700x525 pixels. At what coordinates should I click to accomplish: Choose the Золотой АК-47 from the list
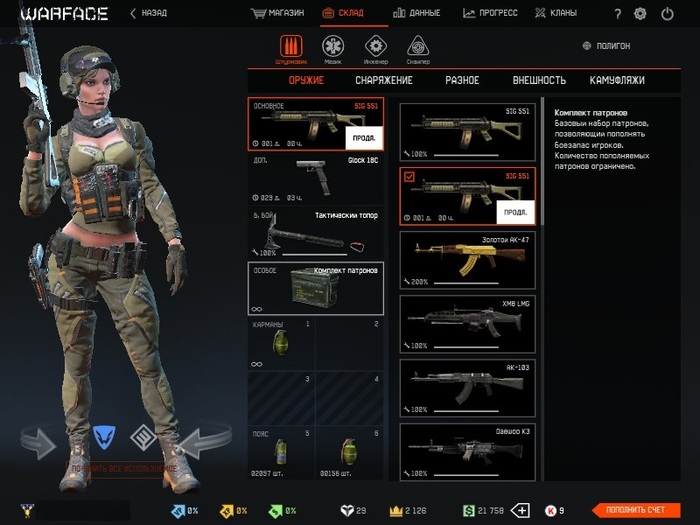[x=468, y=258]
